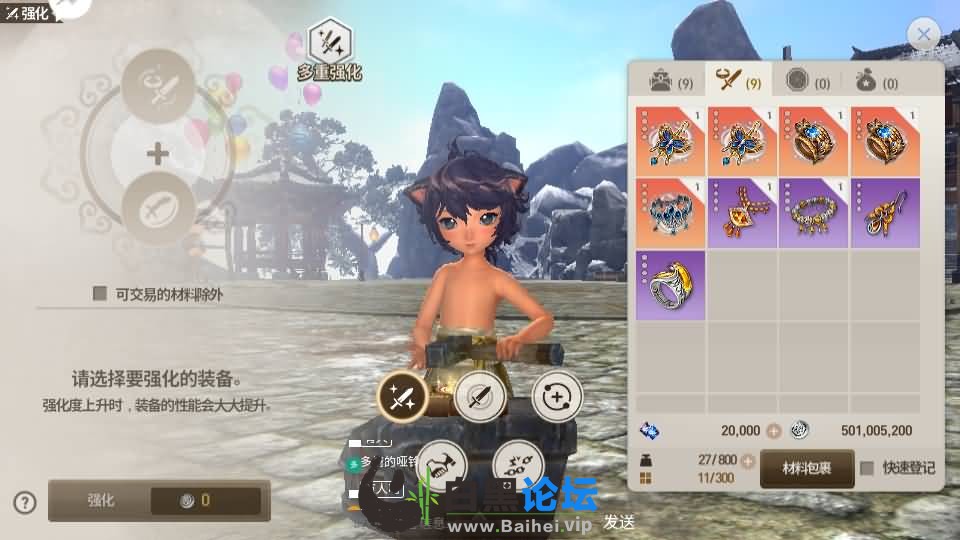Image resolution: width=960 pixels, height=540 pixels.
Task: Add more diamonds with the plus button
Action: point(773,431)
